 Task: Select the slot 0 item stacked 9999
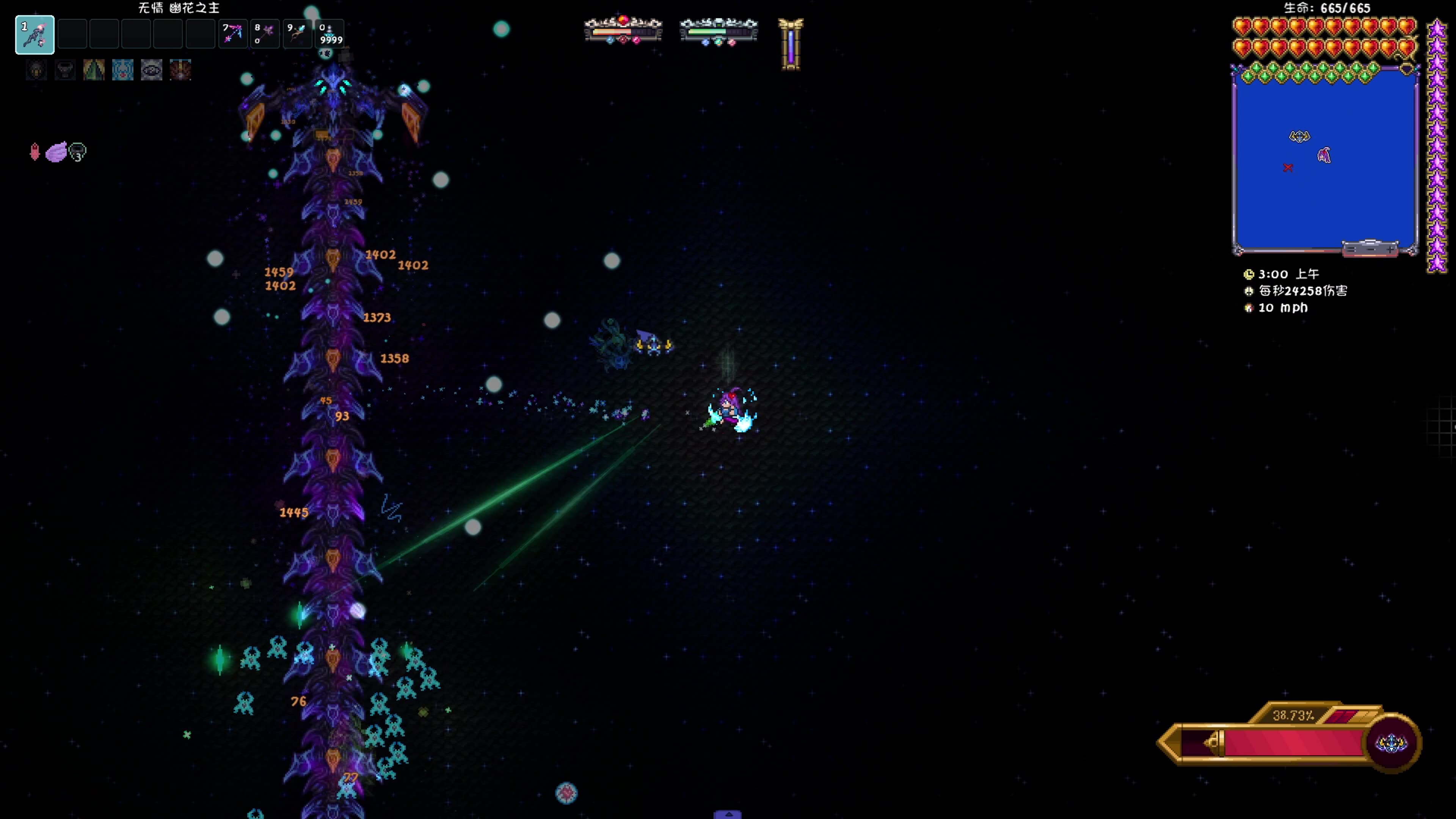[329, 34]
